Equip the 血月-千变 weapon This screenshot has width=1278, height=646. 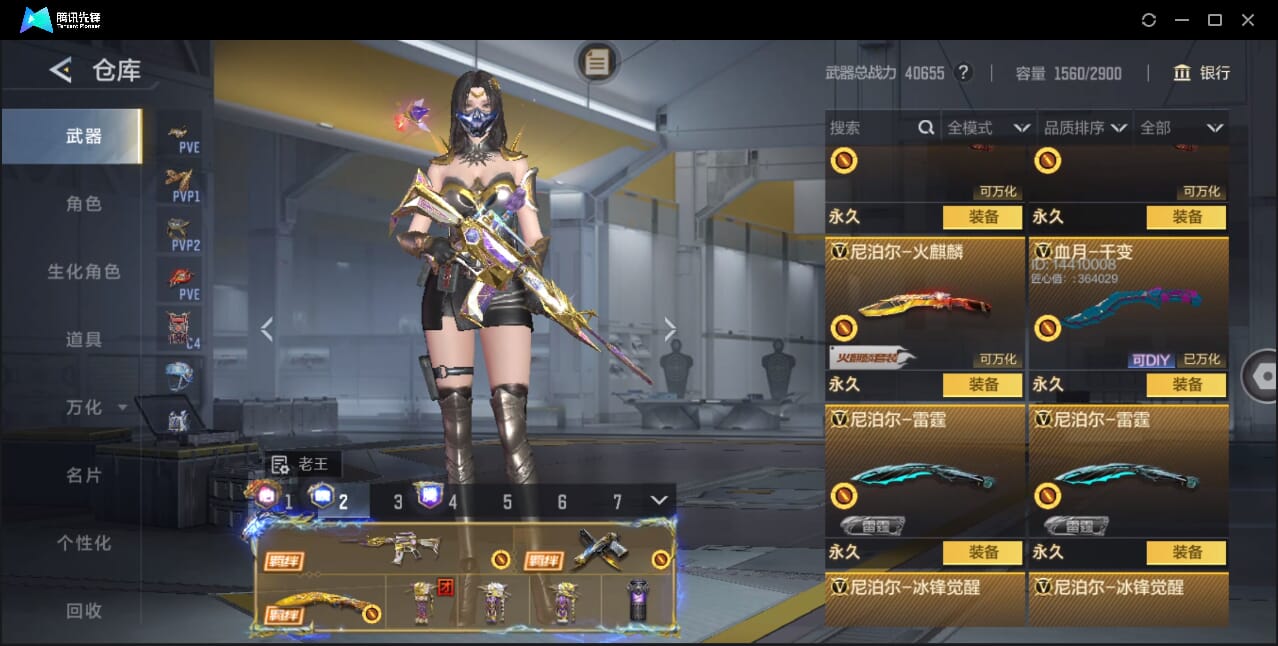pos(1186,385)
